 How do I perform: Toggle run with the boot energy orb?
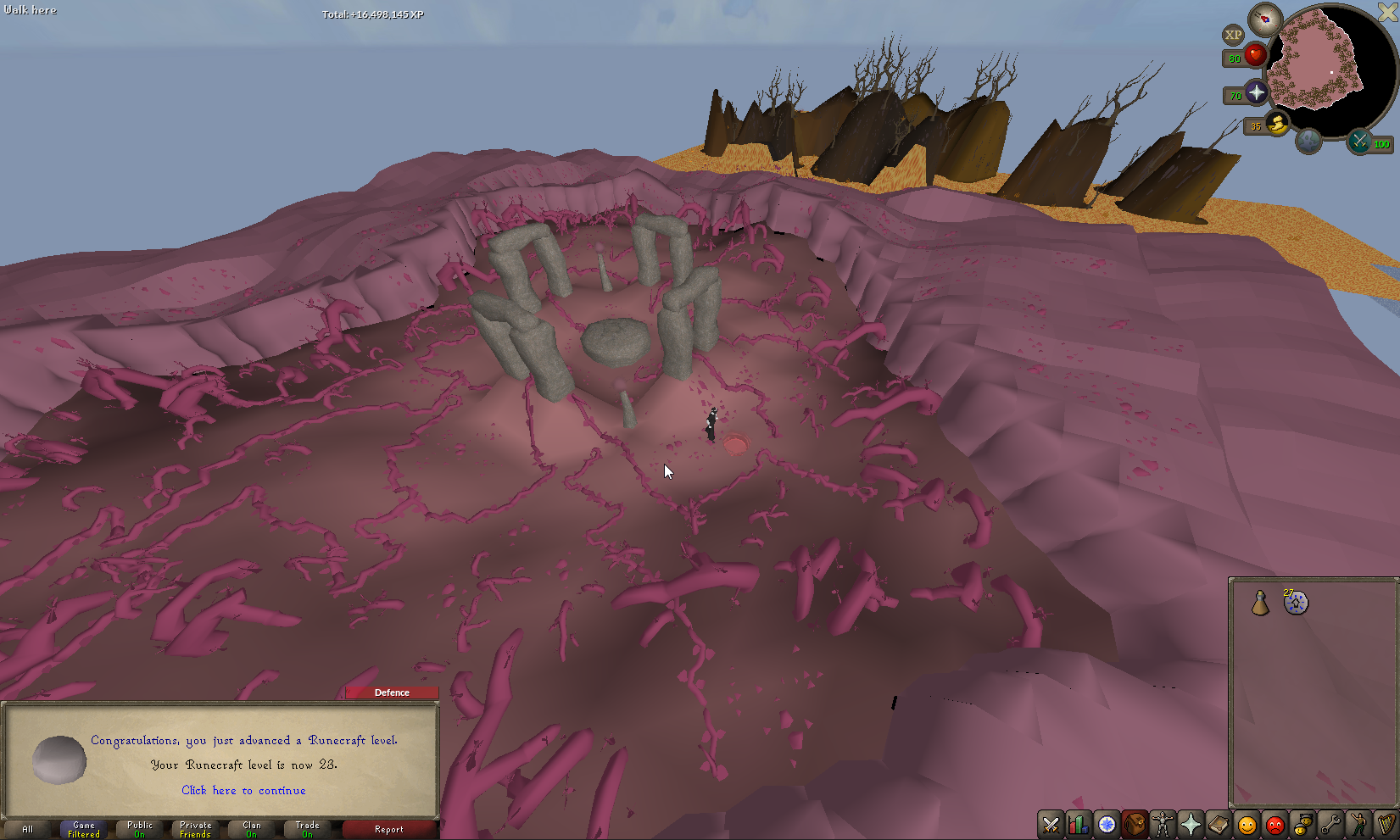[1277, 124]
